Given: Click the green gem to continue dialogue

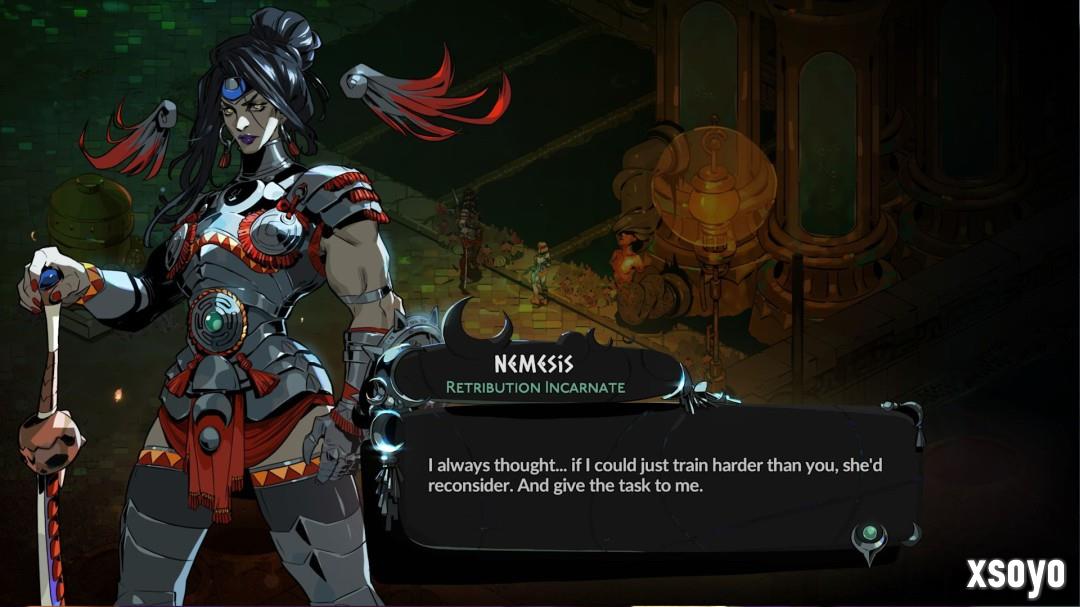Looking at the screenshot, I should [869, 534].
